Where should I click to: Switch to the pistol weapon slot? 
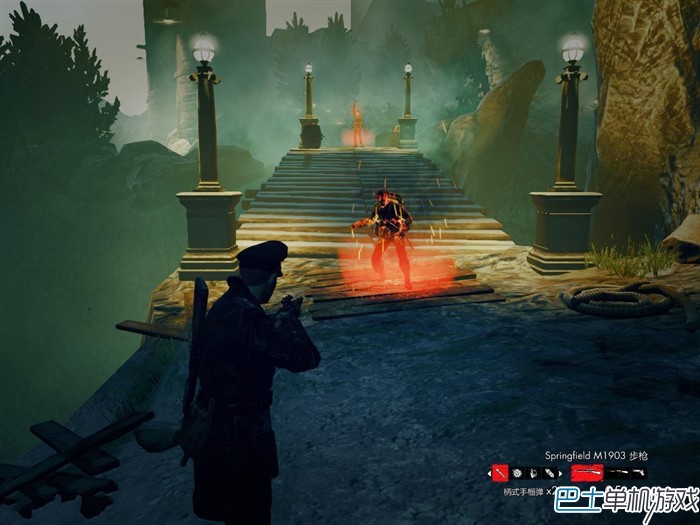[637, 472]
